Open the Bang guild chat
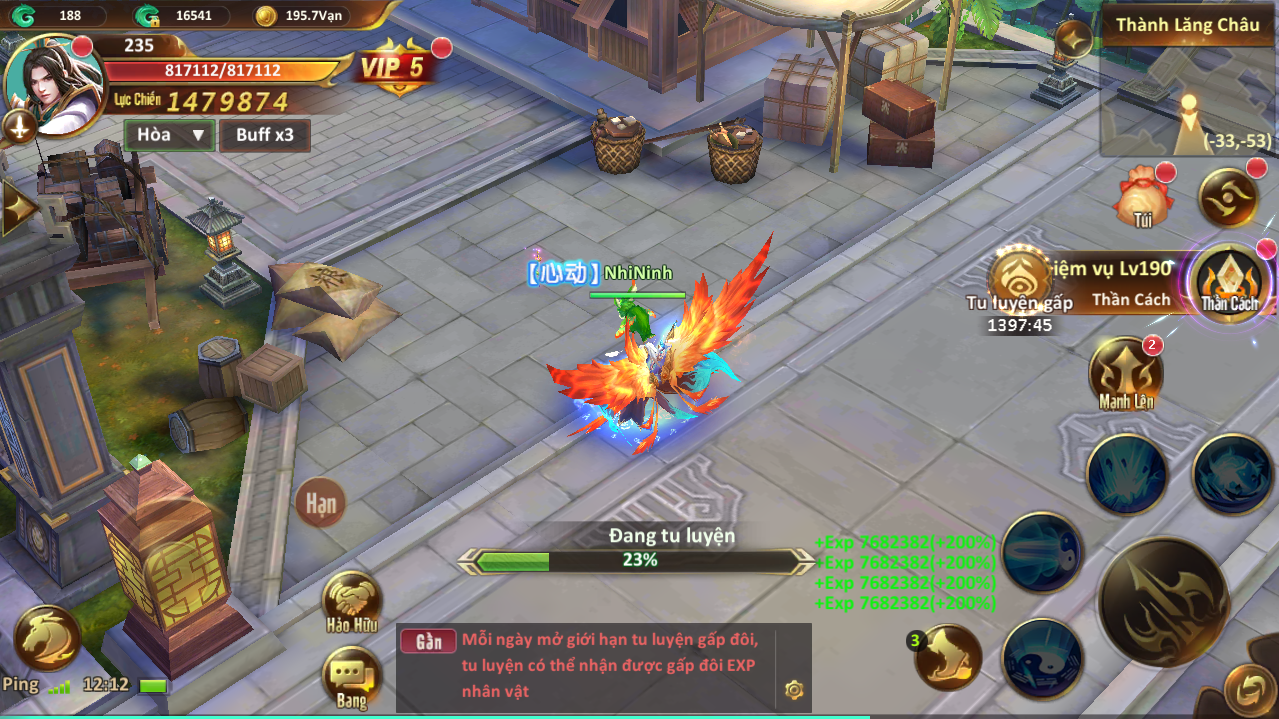The width and height of the screenshot is (1279, 719). coord(351,676)
